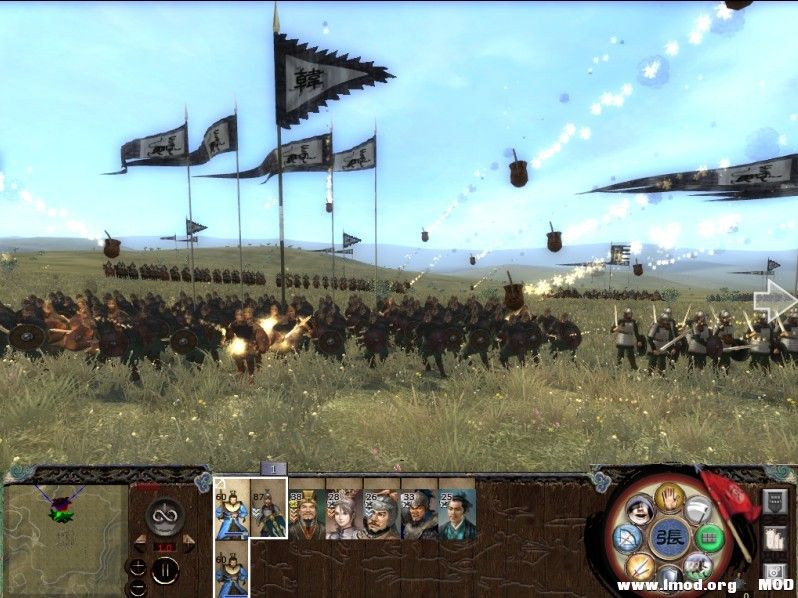
Task: Click the shouting face rally icon
Action: (x=639, y=510)
